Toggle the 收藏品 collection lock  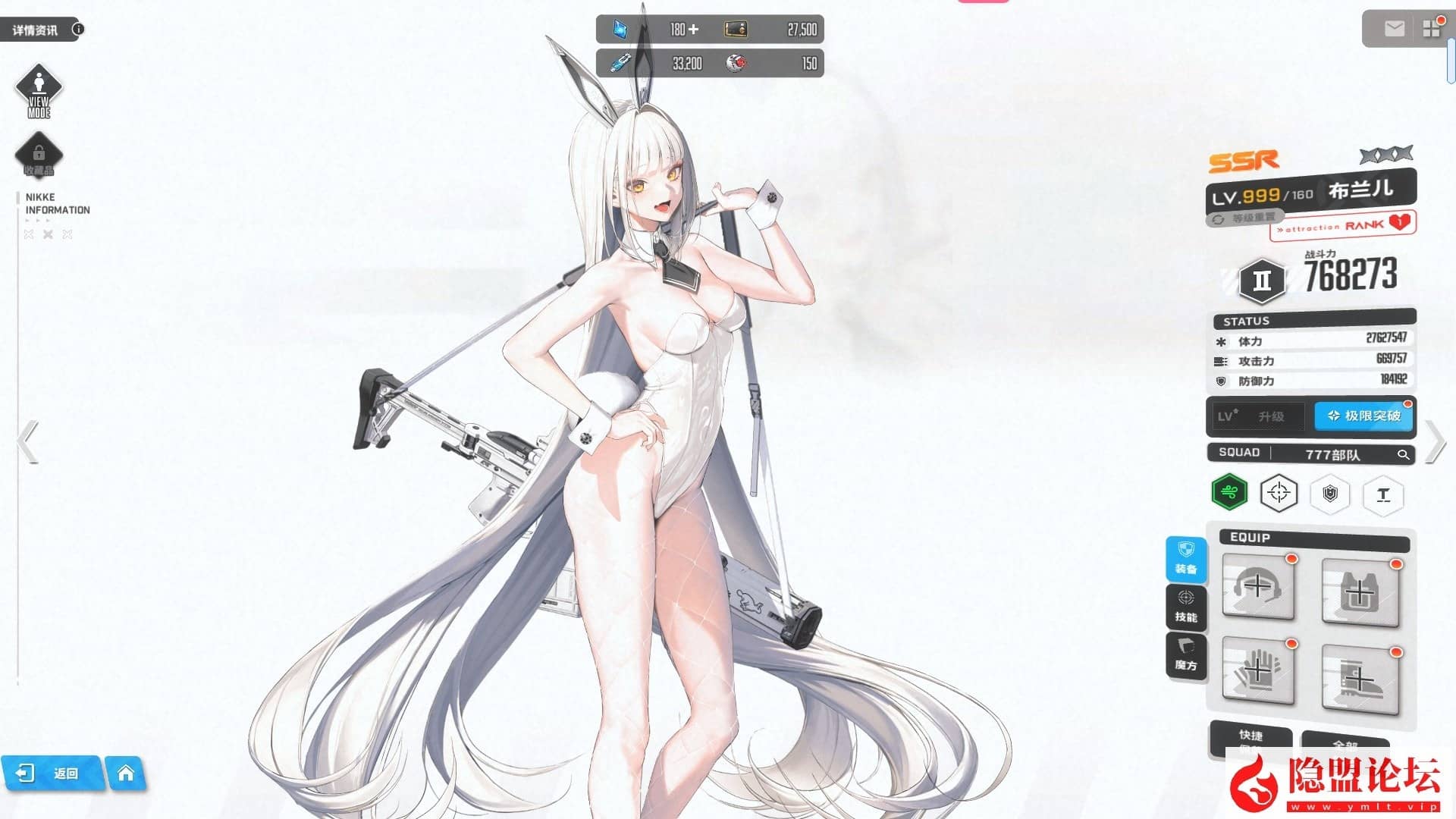coord(39,155)
